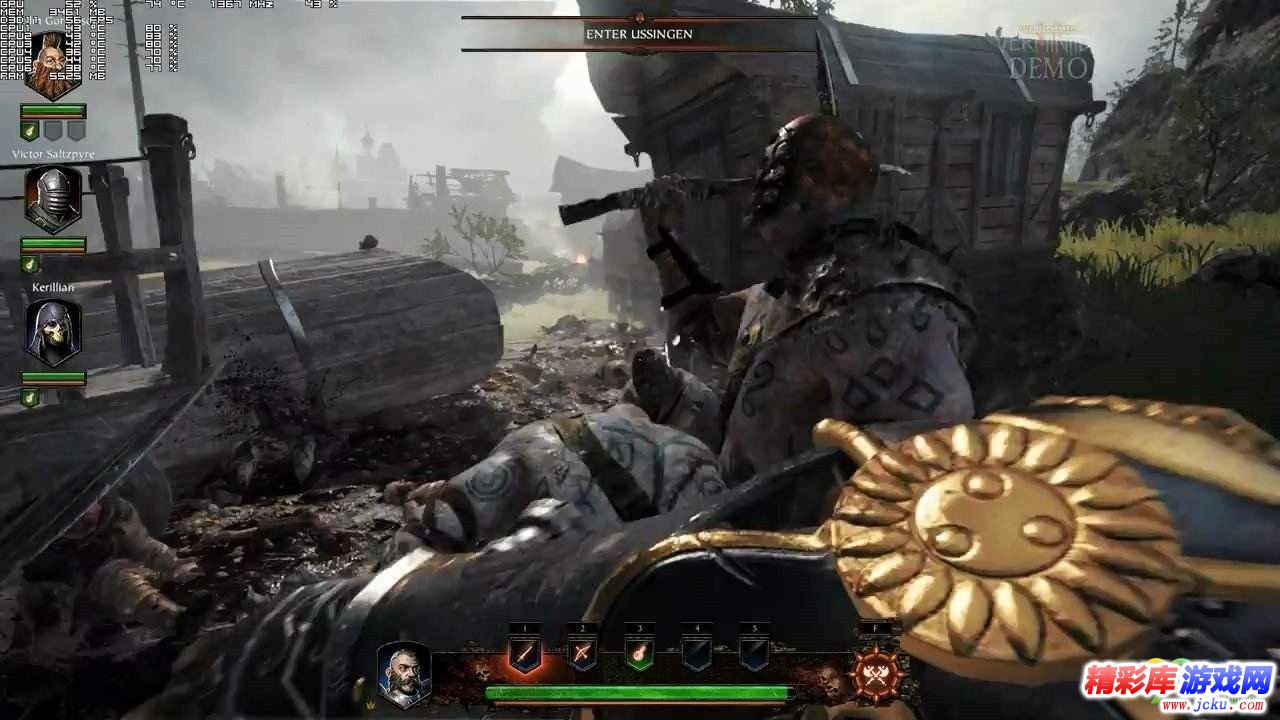
Task: Switch to the ranged crossbow slot
Action: (582, 655)
